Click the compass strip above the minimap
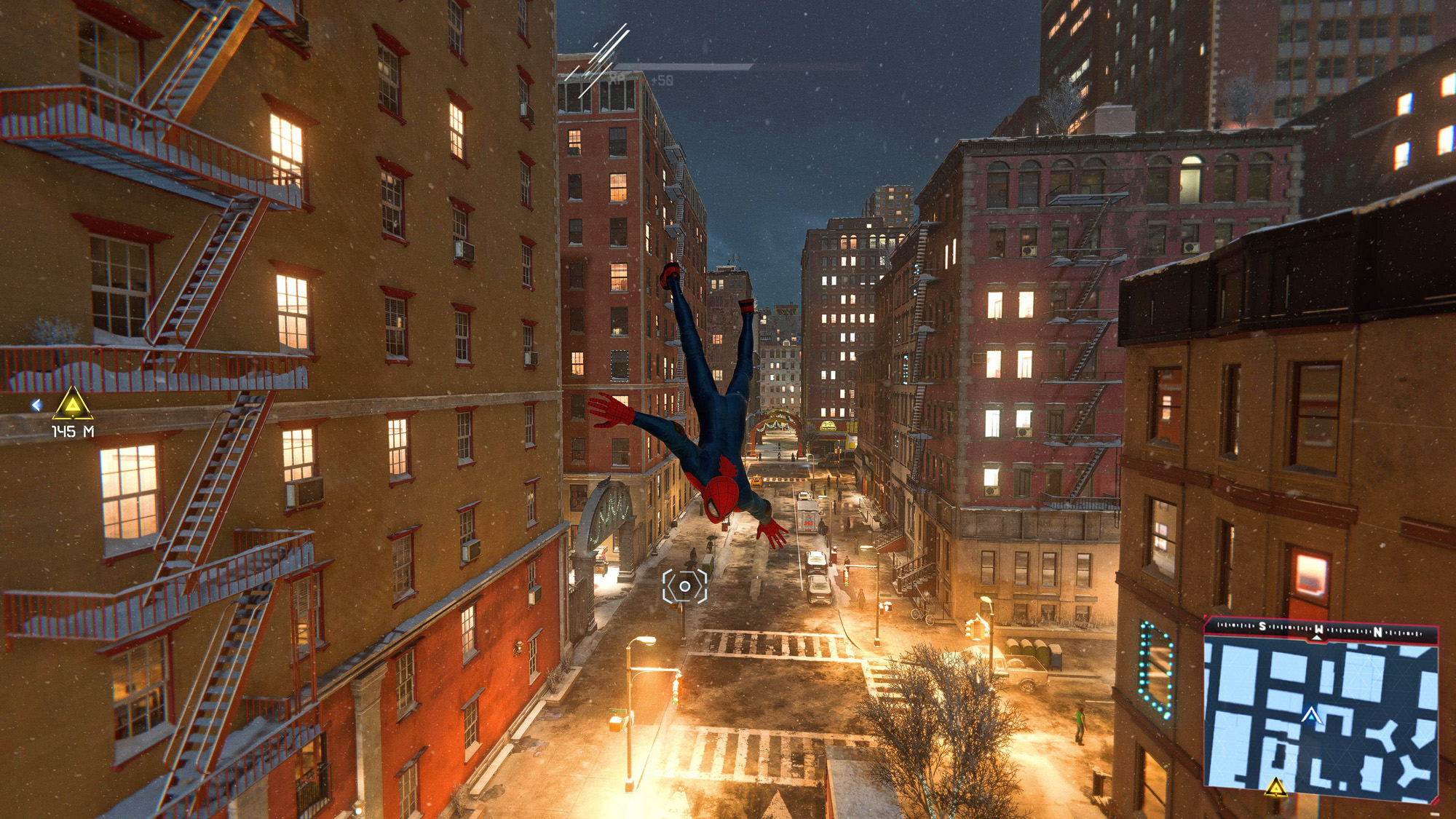 (x=1320, y=630)
